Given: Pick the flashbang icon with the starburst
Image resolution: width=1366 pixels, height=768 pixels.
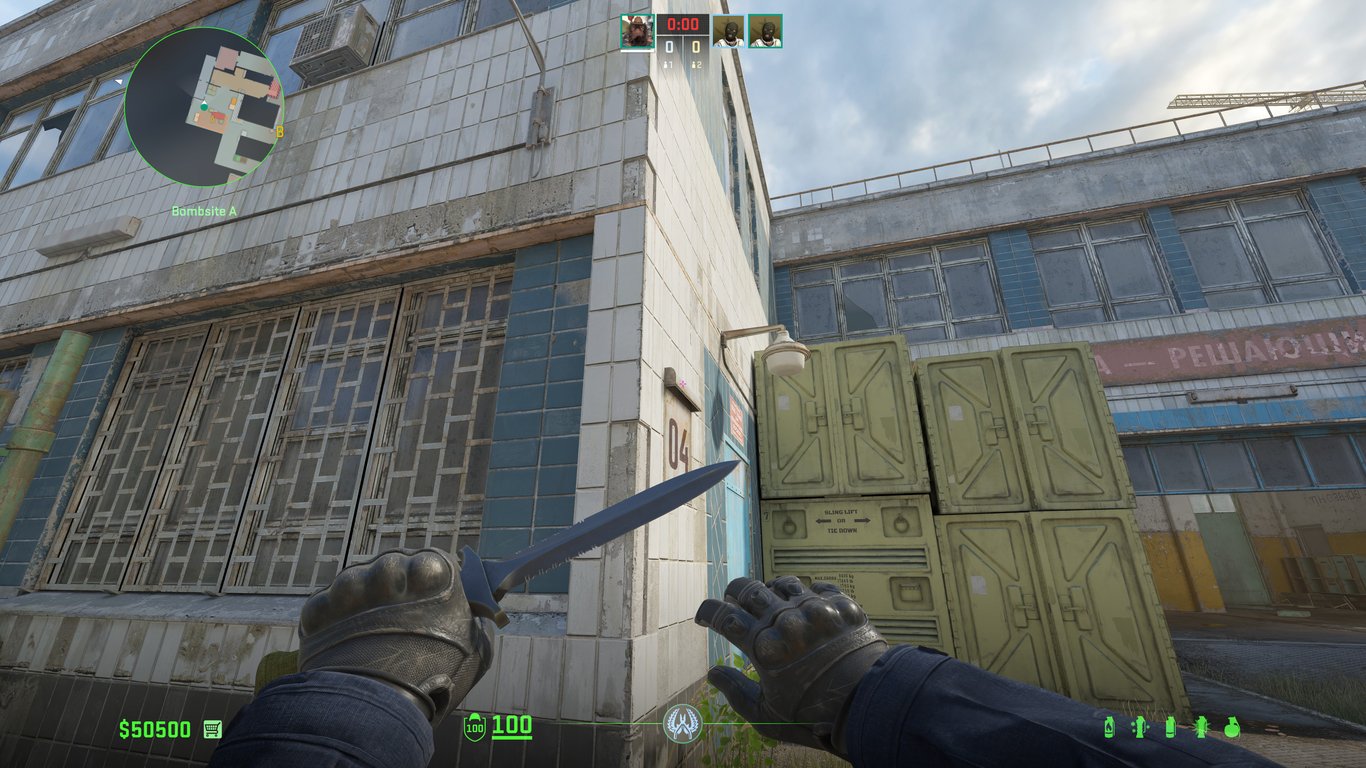Looking at the screenshot, I should (x=1201, y=727).
